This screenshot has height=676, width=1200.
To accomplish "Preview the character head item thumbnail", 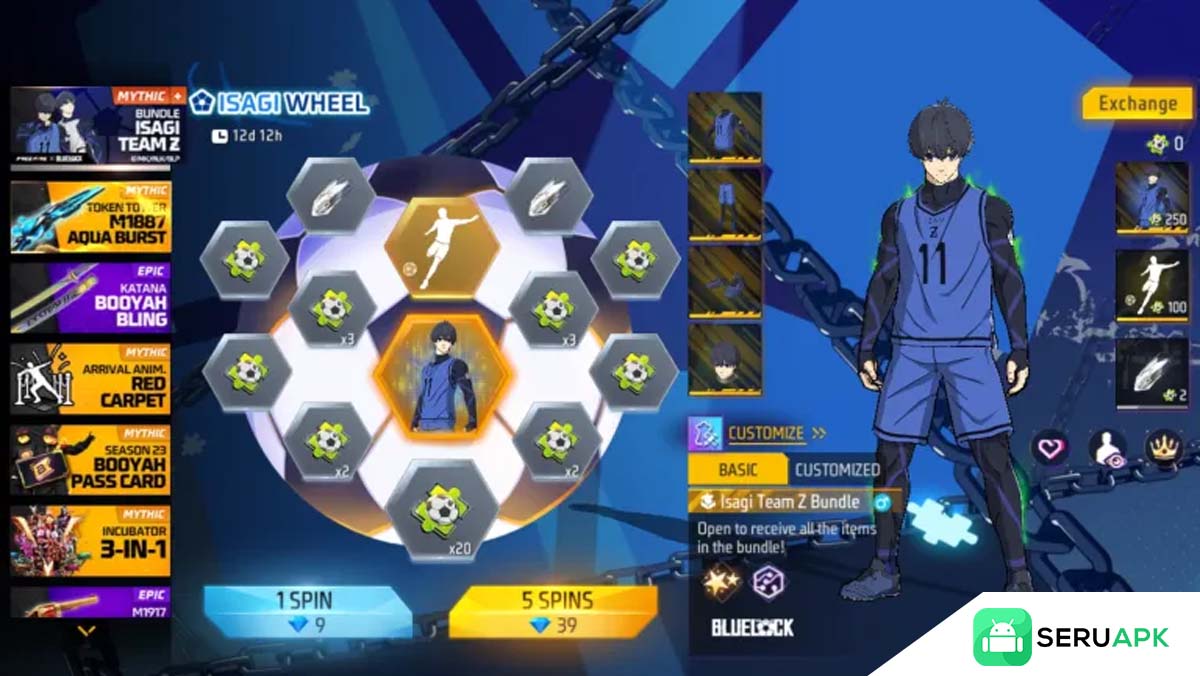I will [725, 360].
